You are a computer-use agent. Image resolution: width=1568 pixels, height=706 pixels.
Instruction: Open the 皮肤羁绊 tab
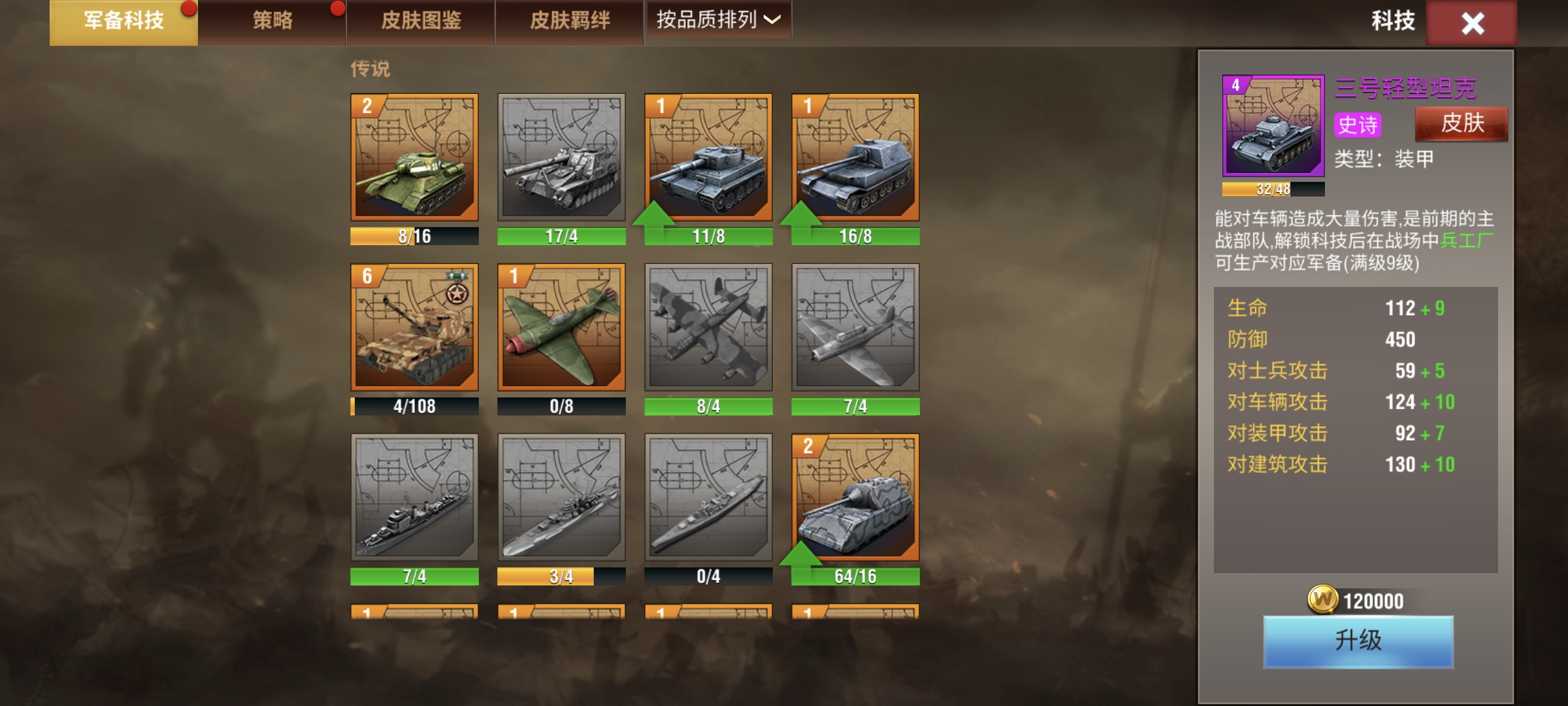[x=570, y=22]
